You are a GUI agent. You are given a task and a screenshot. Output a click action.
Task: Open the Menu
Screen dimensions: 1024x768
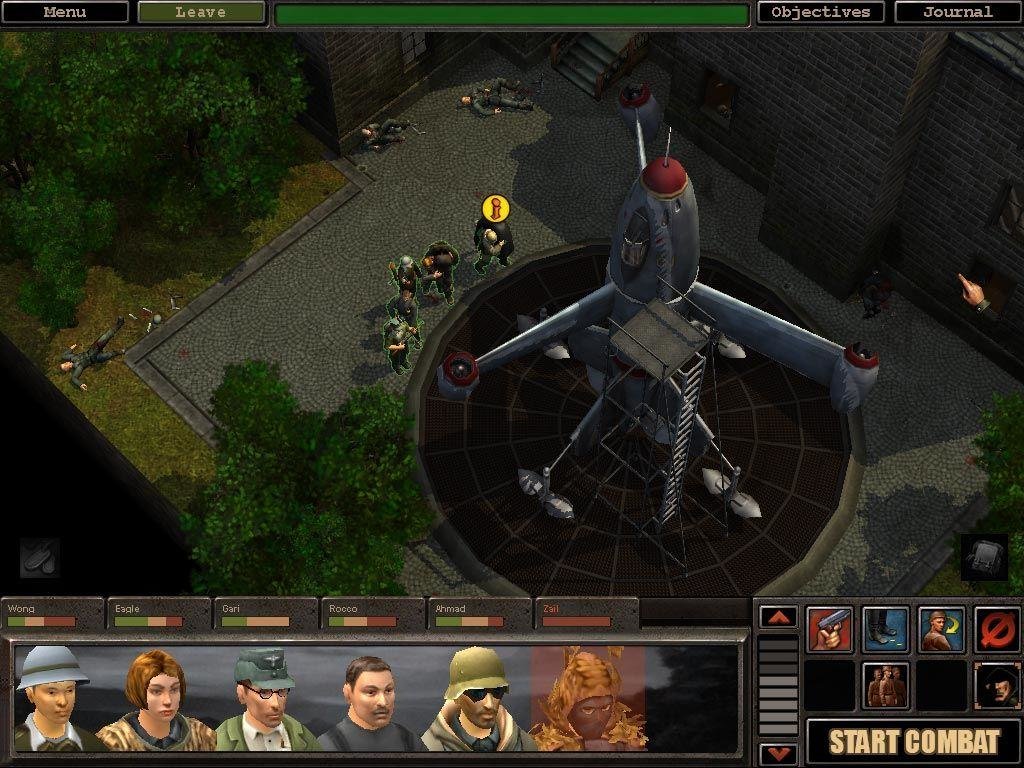pyautogui.click(x=65, y=13)
